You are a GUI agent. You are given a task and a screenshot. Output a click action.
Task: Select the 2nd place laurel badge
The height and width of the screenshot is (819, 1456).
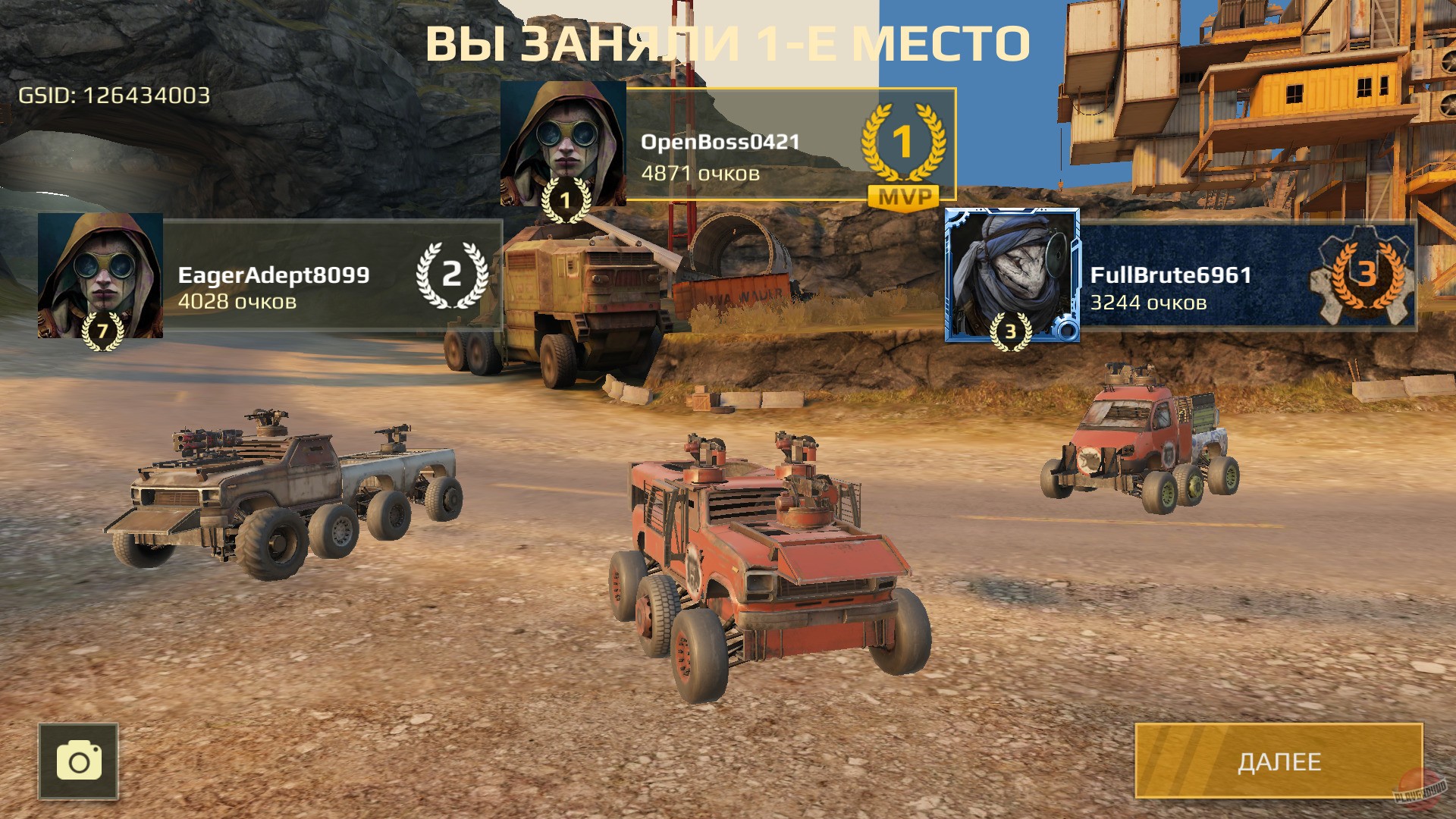450,278
